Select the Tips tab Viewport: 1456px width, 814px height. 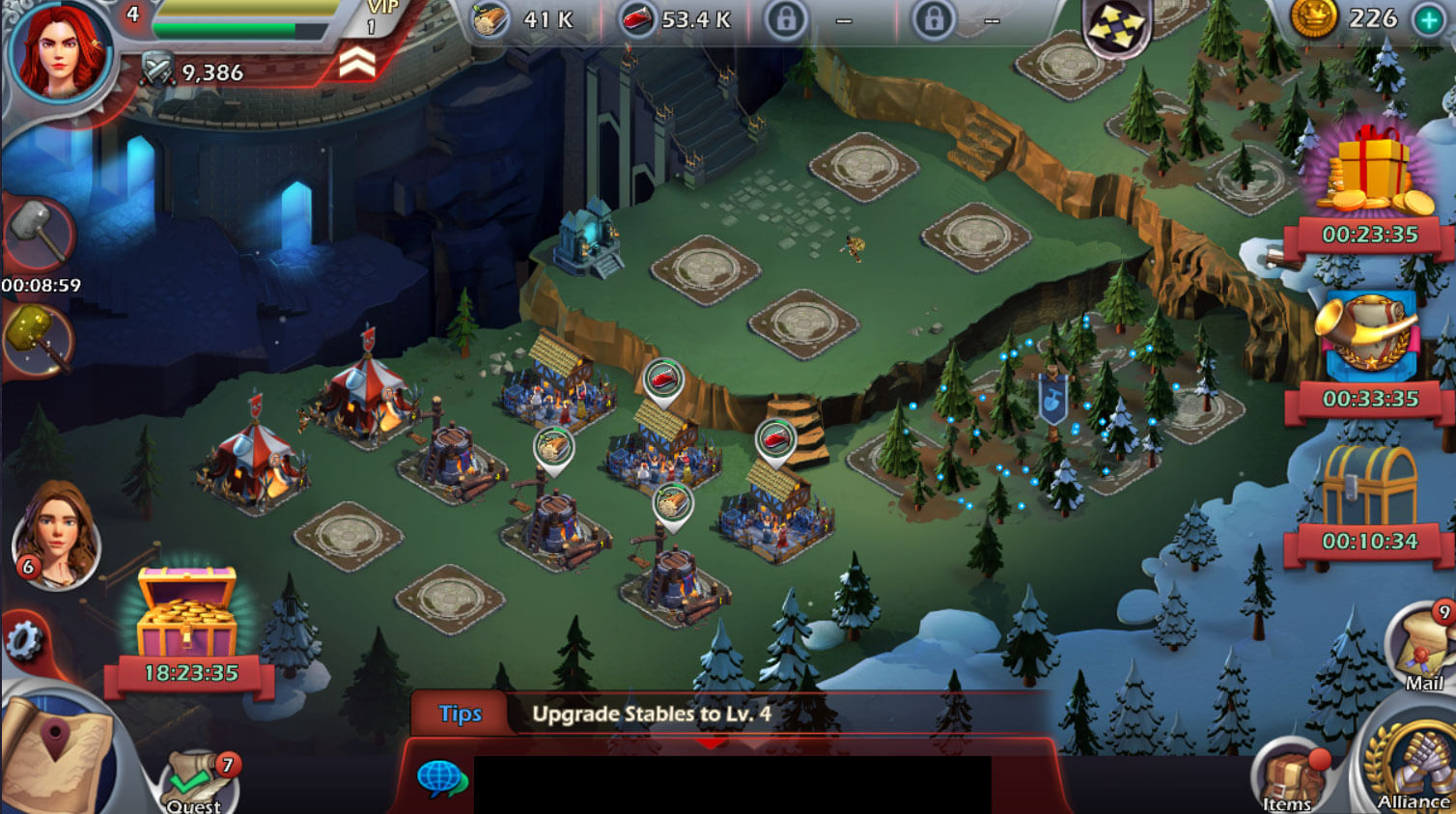[461, 714]
